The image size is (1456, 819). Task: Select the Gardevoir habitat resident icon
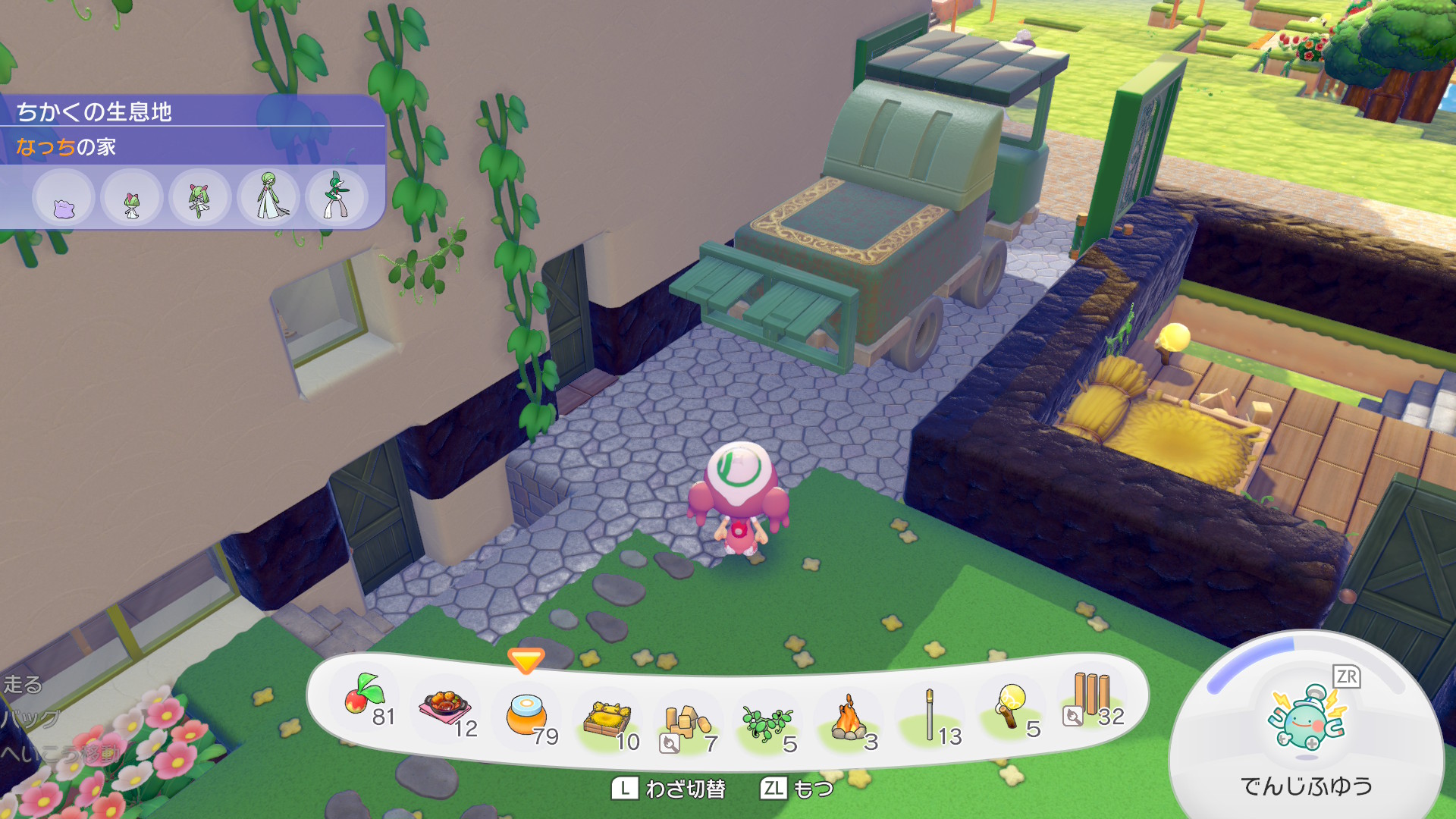click(x=268, y=197)
